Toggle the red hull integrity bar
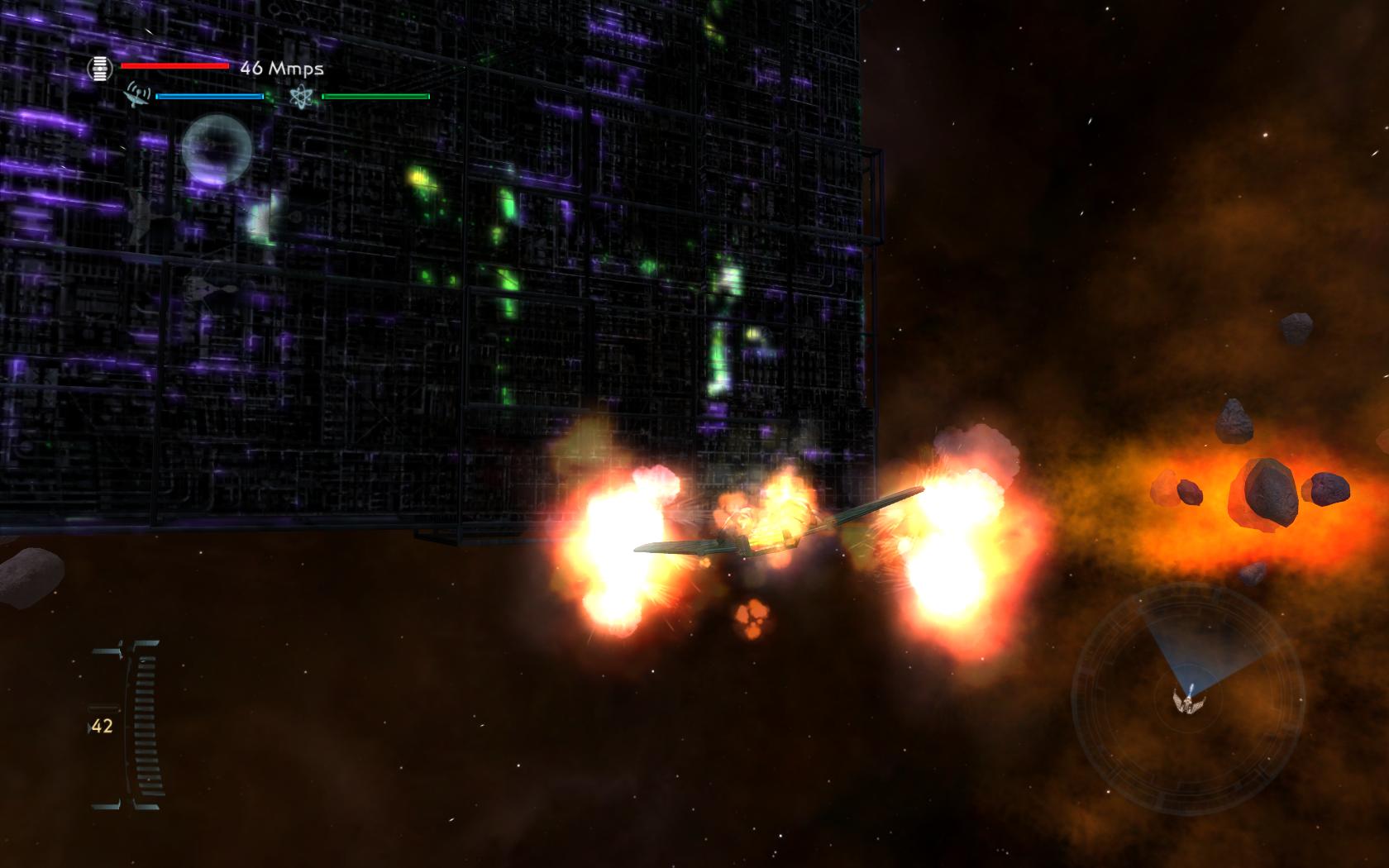This screenshot has height=868, width=1389. coord(174,66)
